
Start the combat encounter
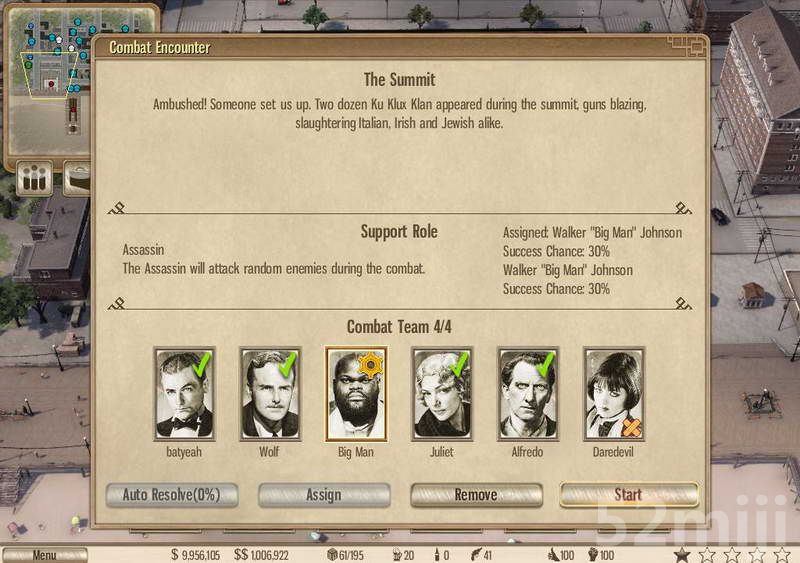coord(628,495)
